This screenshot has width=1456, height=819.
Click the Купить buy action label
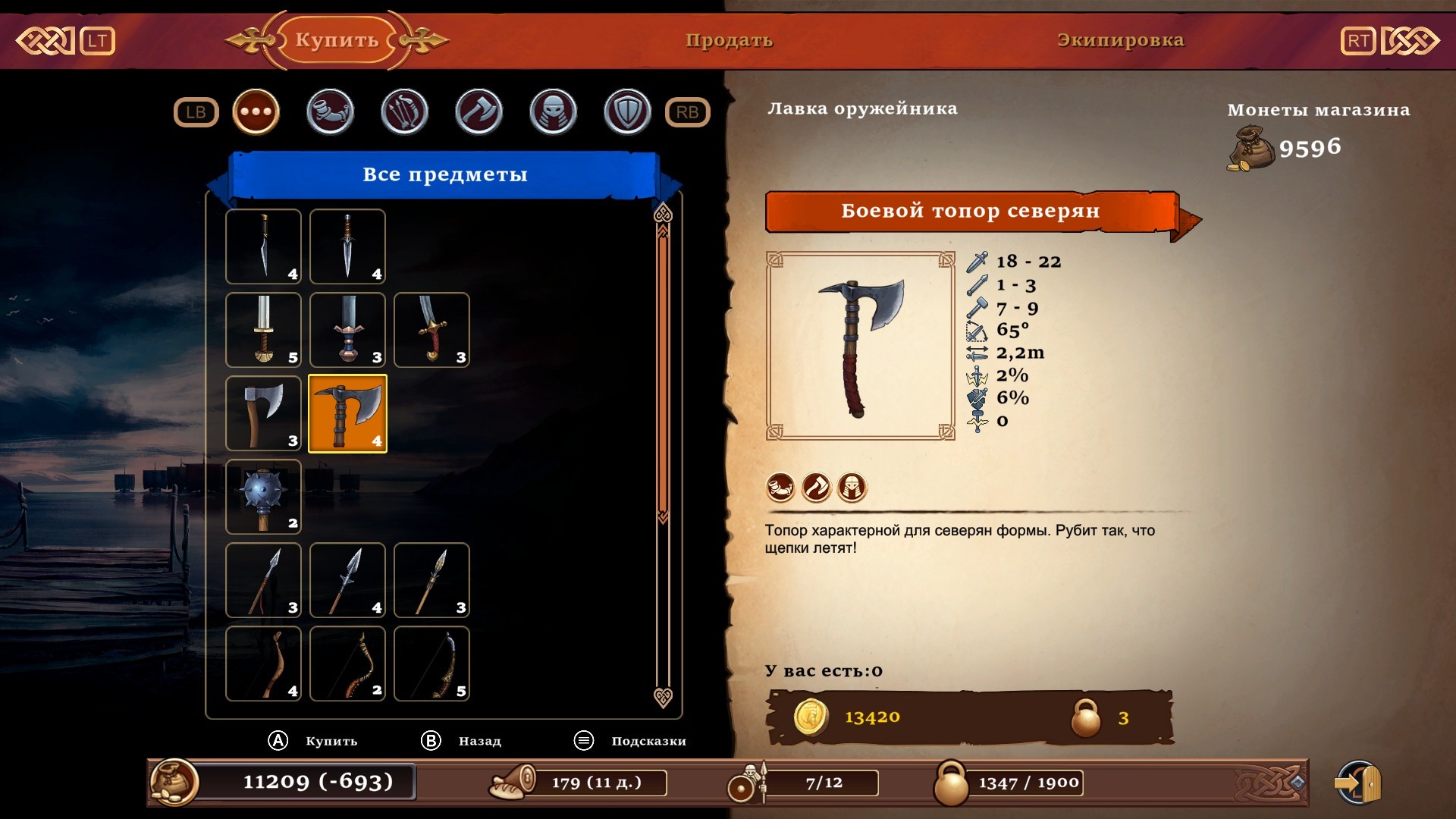331,741
